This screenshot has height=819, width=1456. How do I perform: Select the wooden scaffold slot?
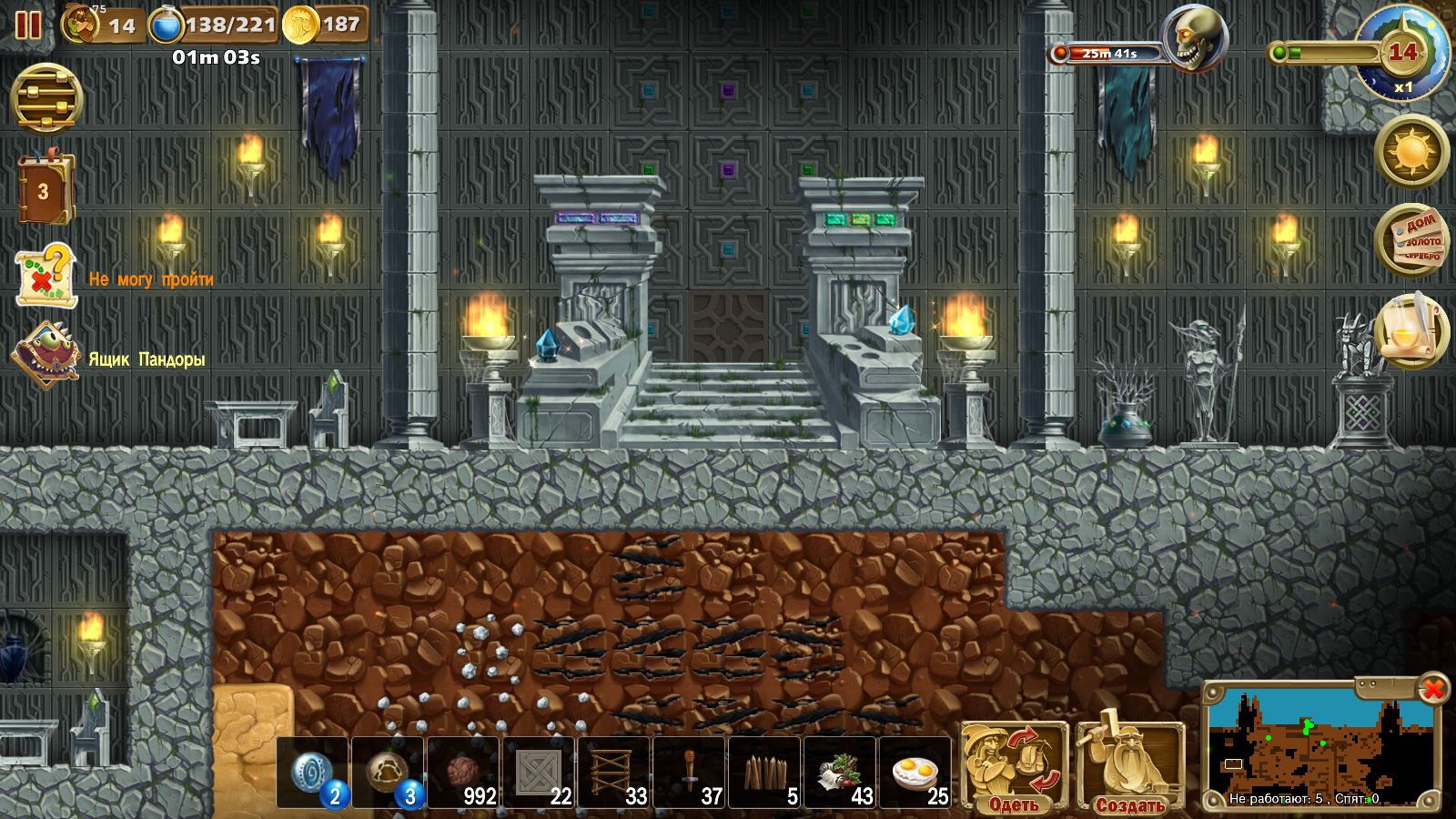pos(614,773)
